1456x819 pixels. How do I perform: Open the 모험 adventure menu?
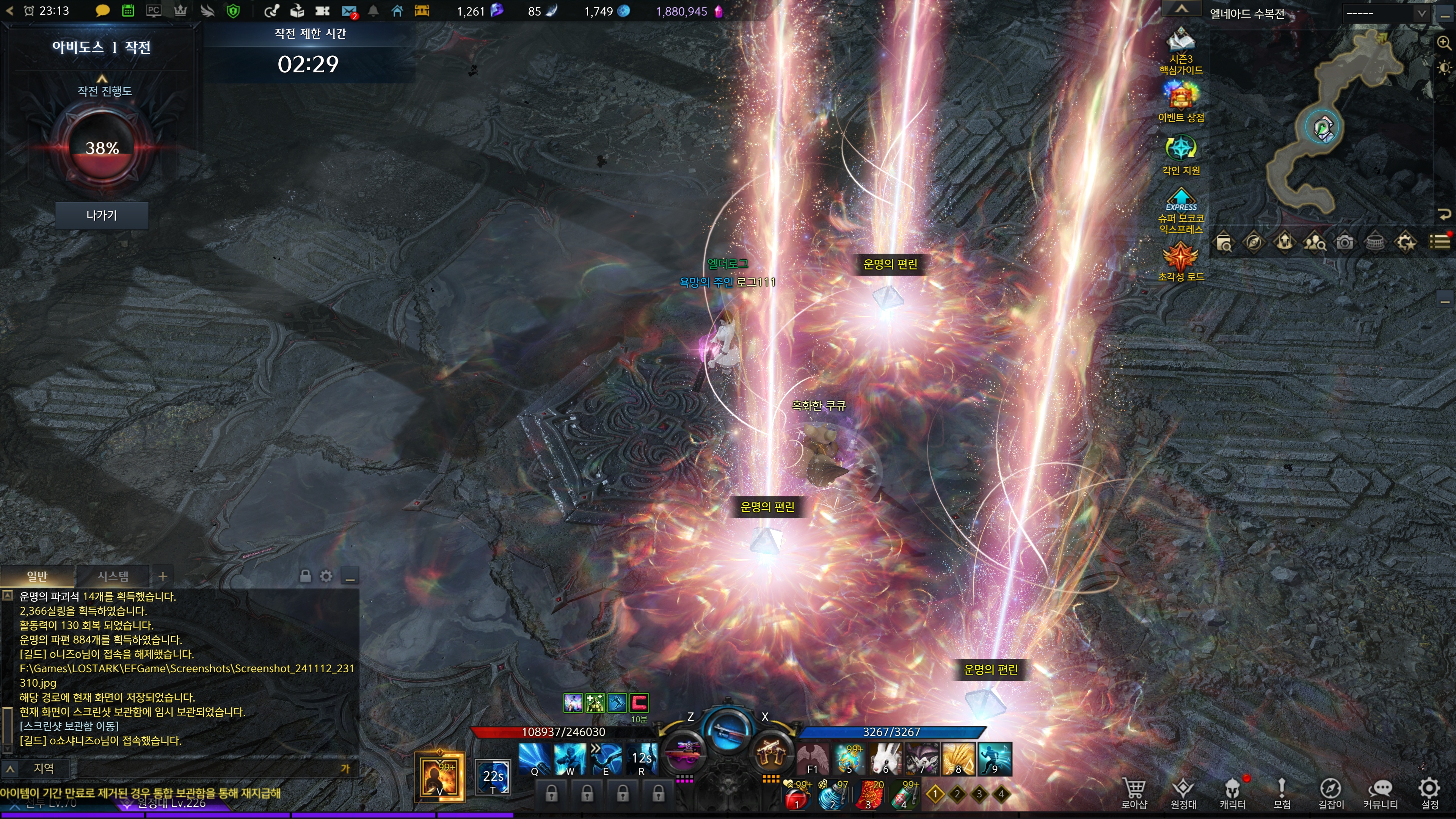pyautogui.click(x=1281, y=793)
